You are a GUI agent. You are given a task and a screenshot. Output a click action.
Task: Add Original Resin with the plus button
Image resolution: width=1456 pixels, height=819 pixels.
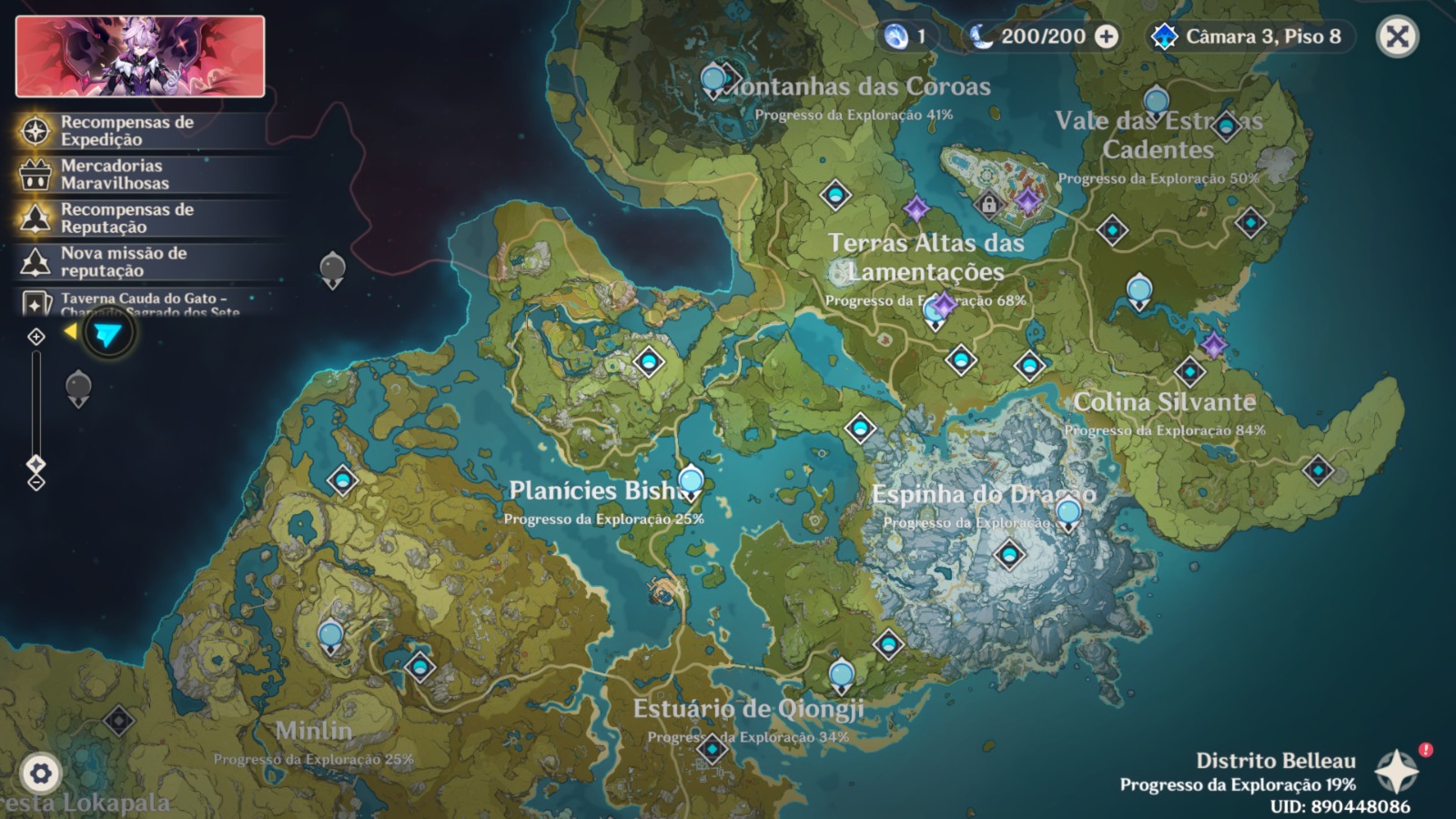(x=1107, y=36)
